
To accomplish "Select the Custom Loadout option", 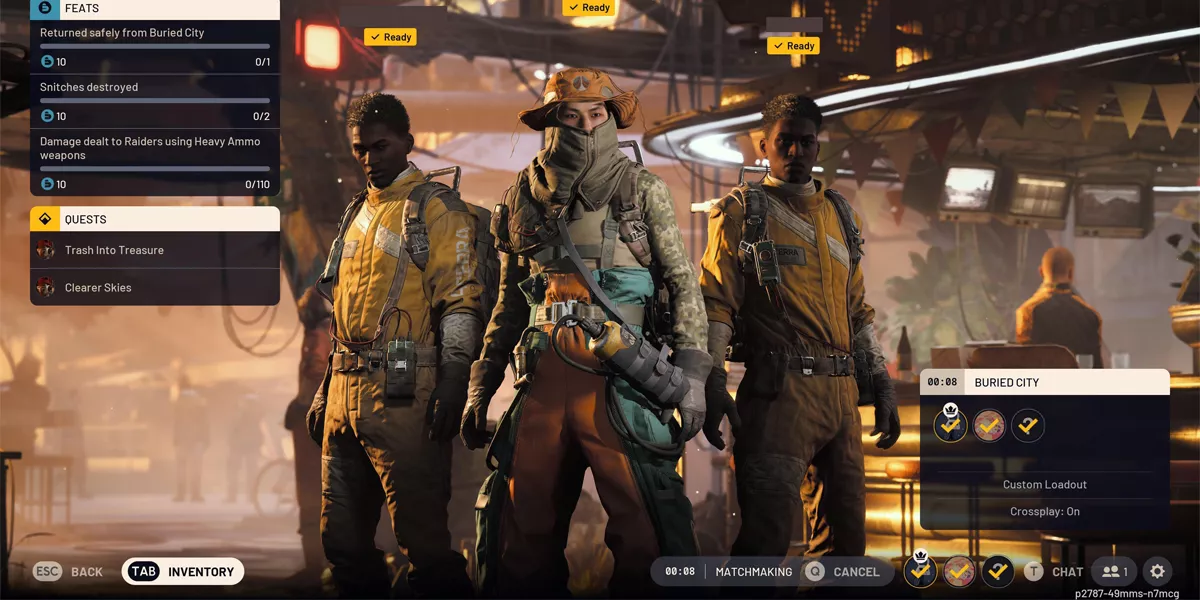I will 1044,485.
